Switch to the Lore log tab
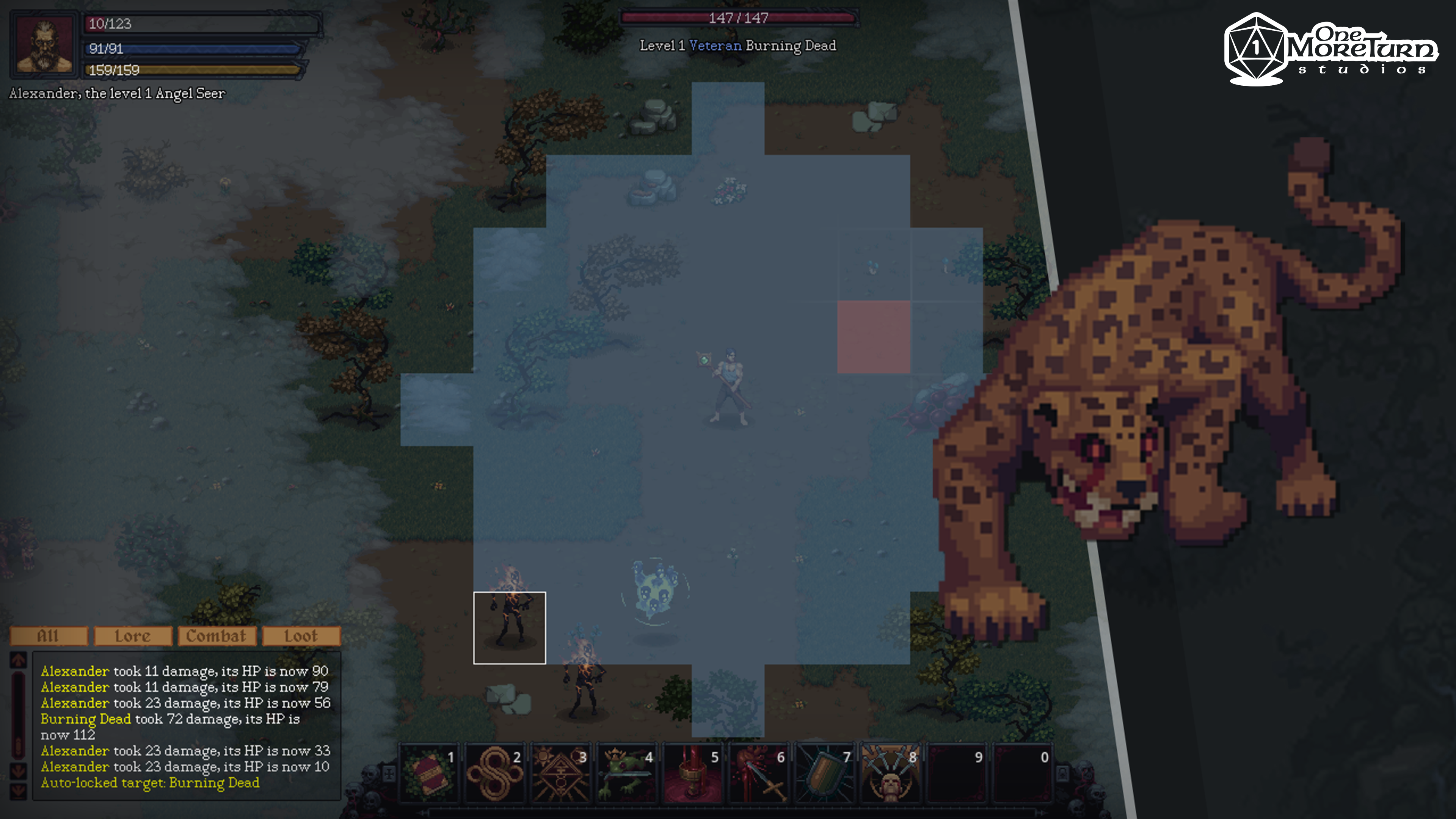Viewport: 1456px width, 819px height. [133, 636]
